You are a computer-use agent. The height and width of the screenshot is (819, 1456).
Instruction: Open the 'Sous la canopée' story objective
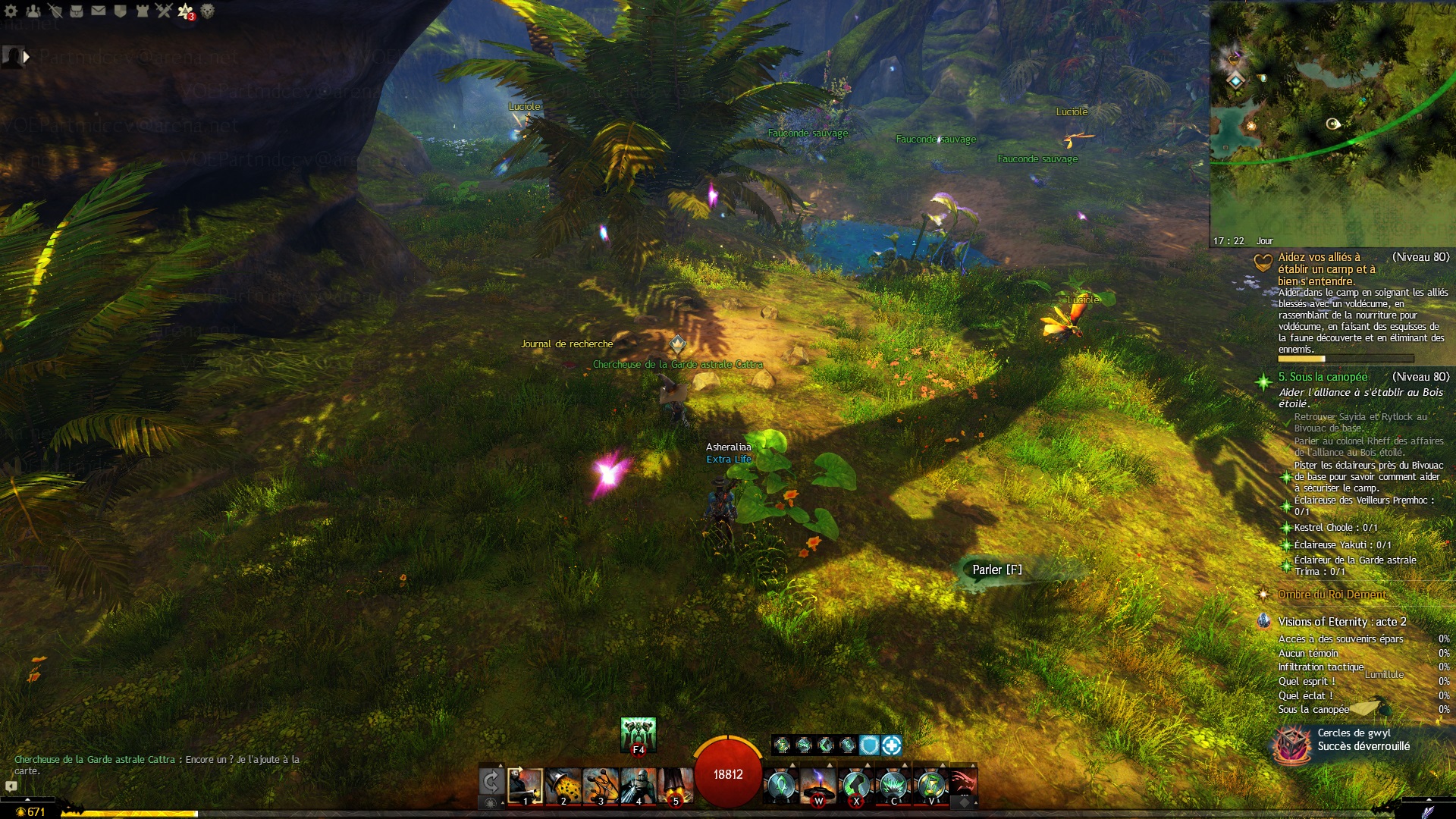pos(1323,377)
